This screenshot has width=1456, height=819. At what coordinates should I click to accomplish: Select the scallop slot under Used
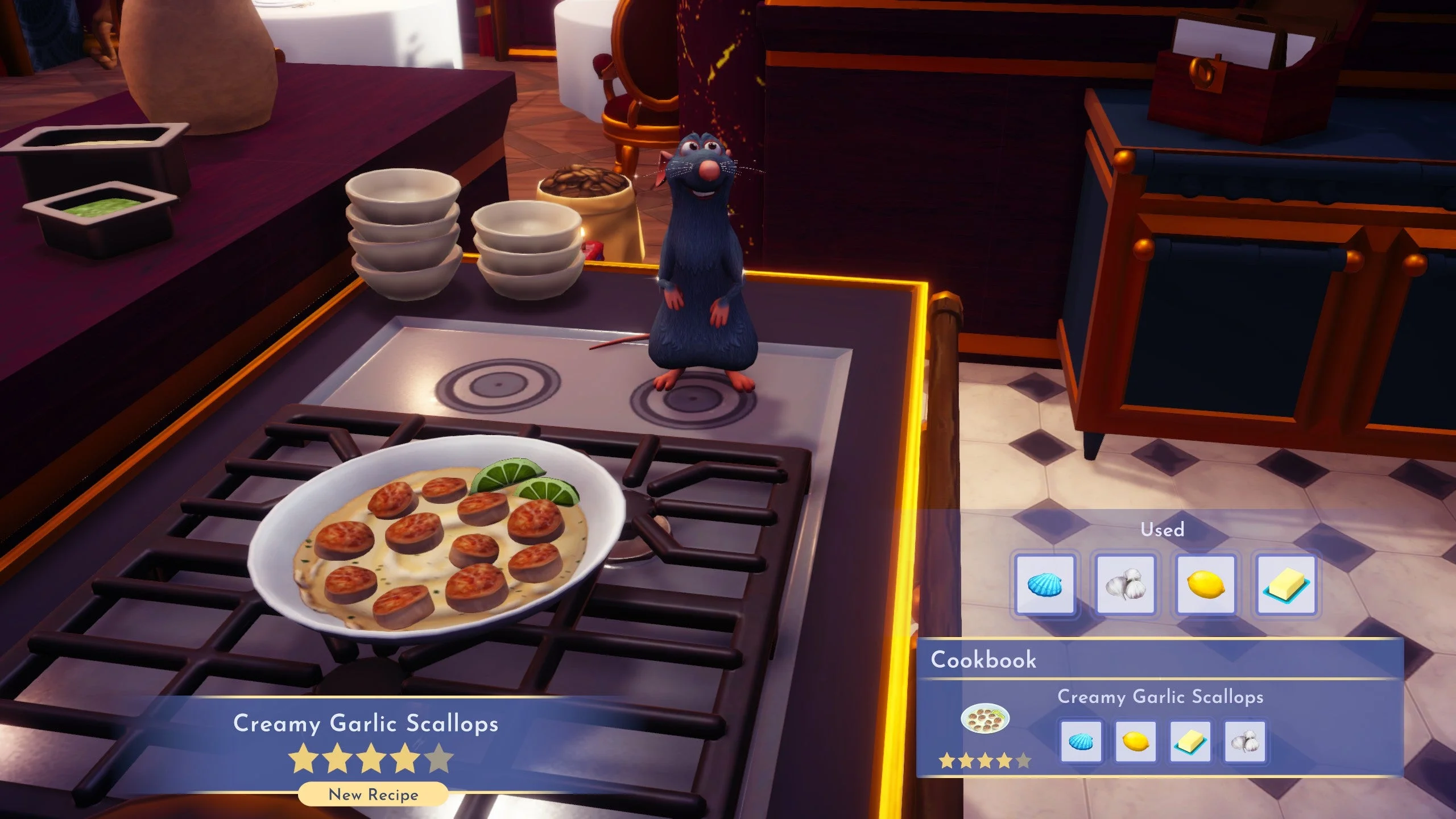tap(1045, 585)
